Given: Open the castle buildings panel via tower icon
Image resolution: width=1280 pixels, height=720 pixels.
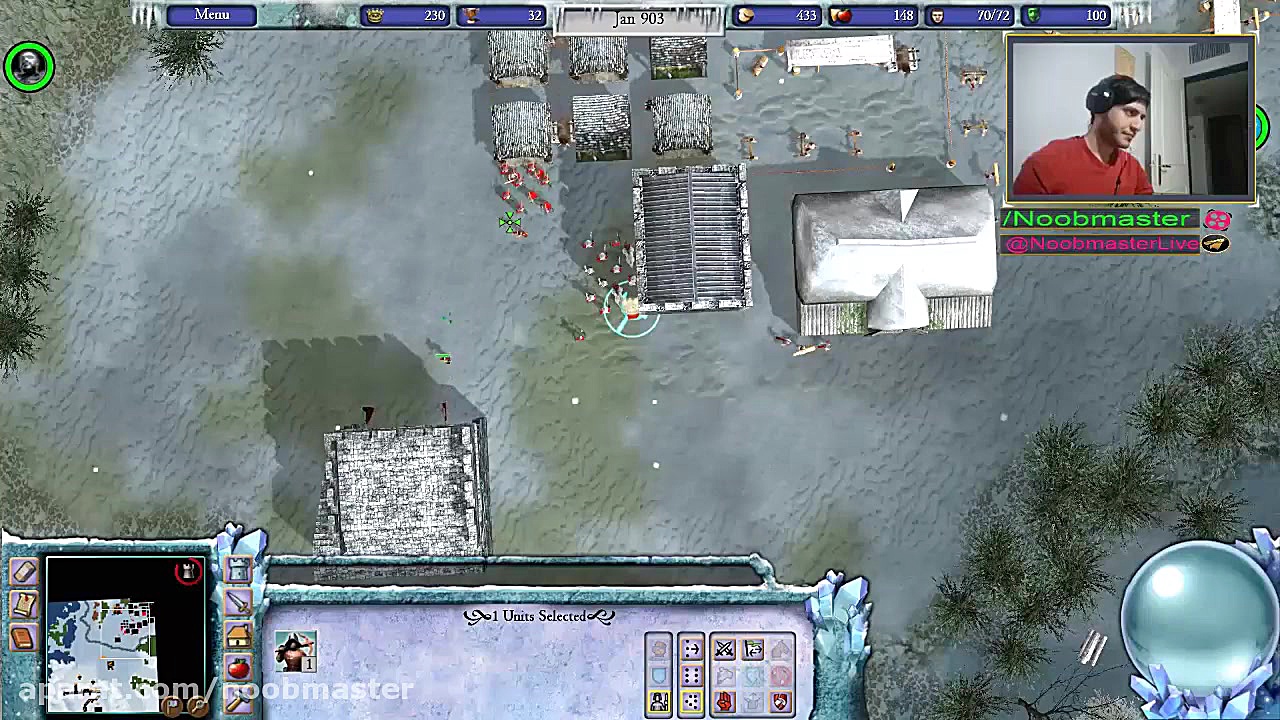Looking at the screenshot, I should [237, 569].
